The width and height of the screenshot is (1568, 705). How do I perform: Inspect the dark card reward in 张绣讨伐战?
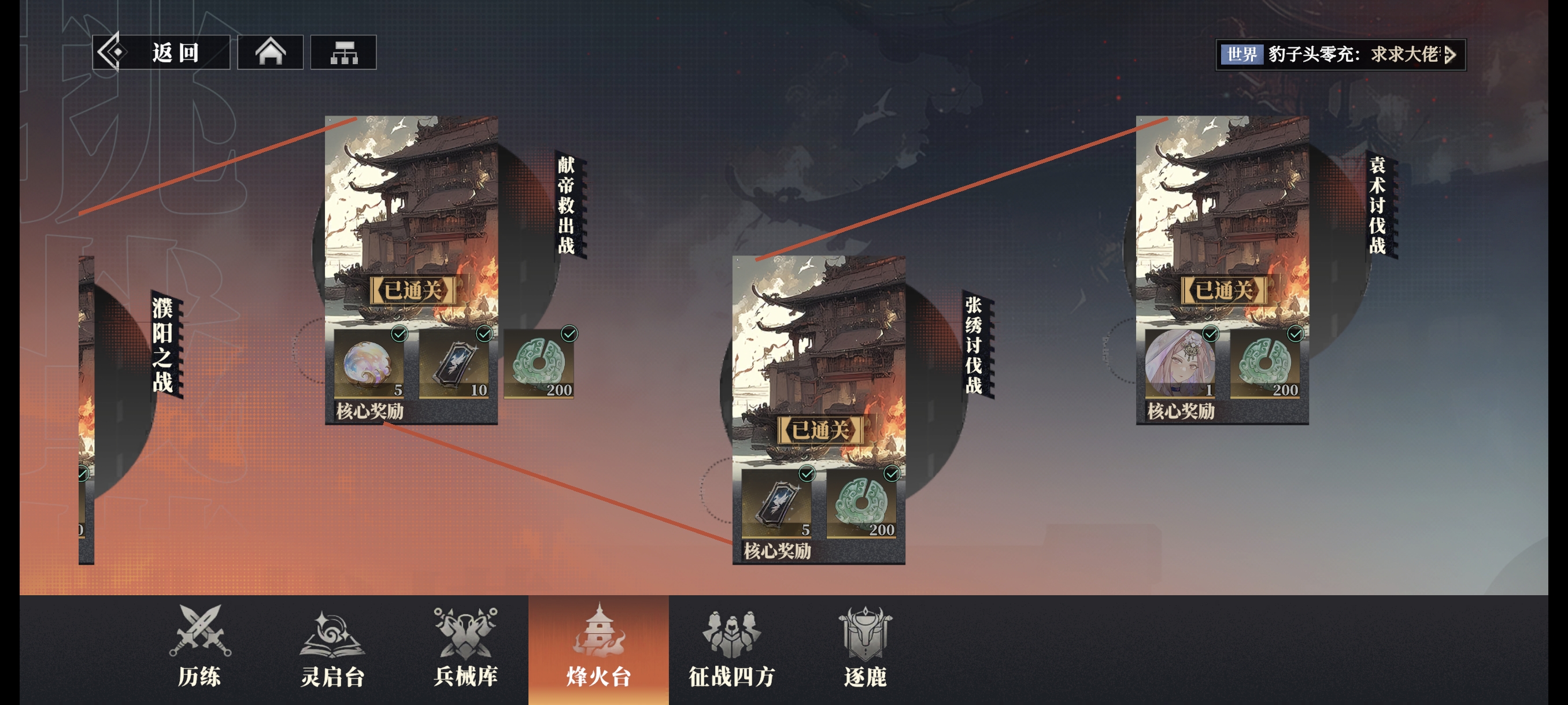(776, 504)
